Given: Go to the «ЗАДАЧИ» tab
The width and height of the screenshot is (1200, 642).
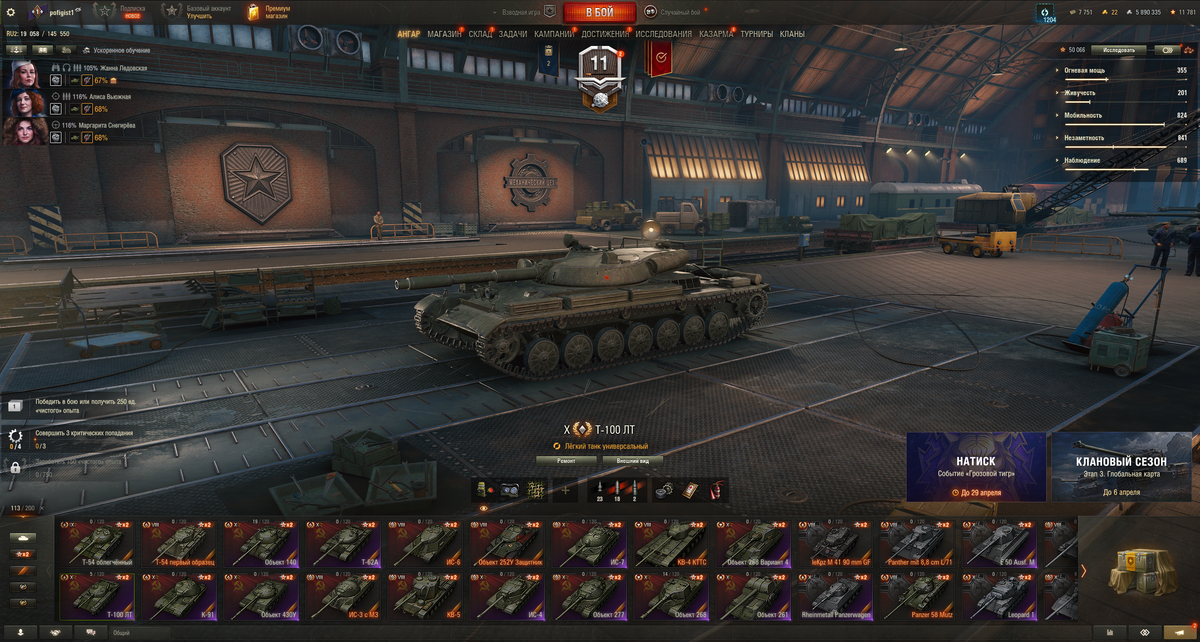Looking at the screenshot, I should click(x=513, y=34).
